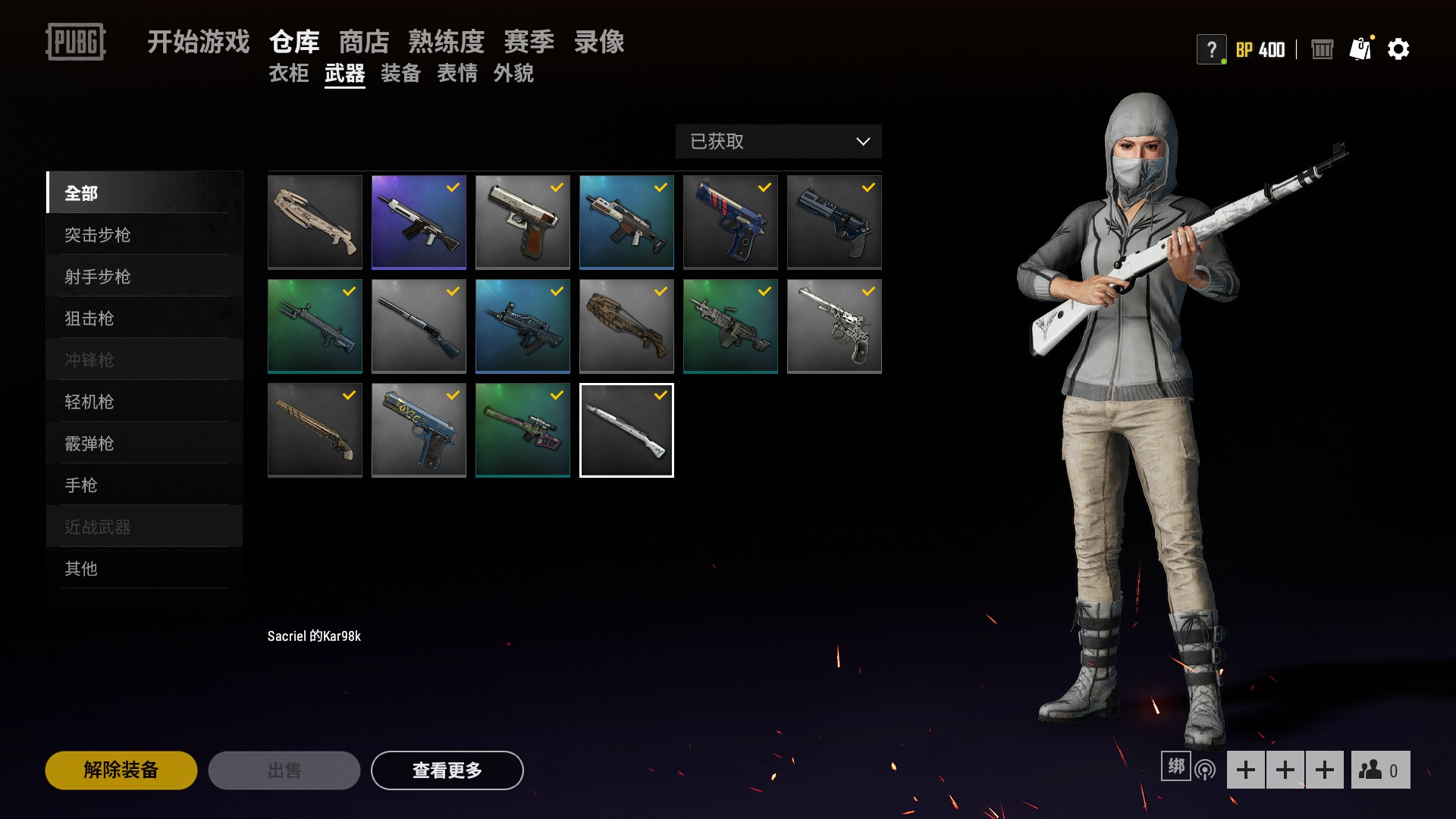This screenshot has height=819, width=1456.
Task: Open the 熟练度 mastery page
Action: pyautogui.click(x=446, y=42)
